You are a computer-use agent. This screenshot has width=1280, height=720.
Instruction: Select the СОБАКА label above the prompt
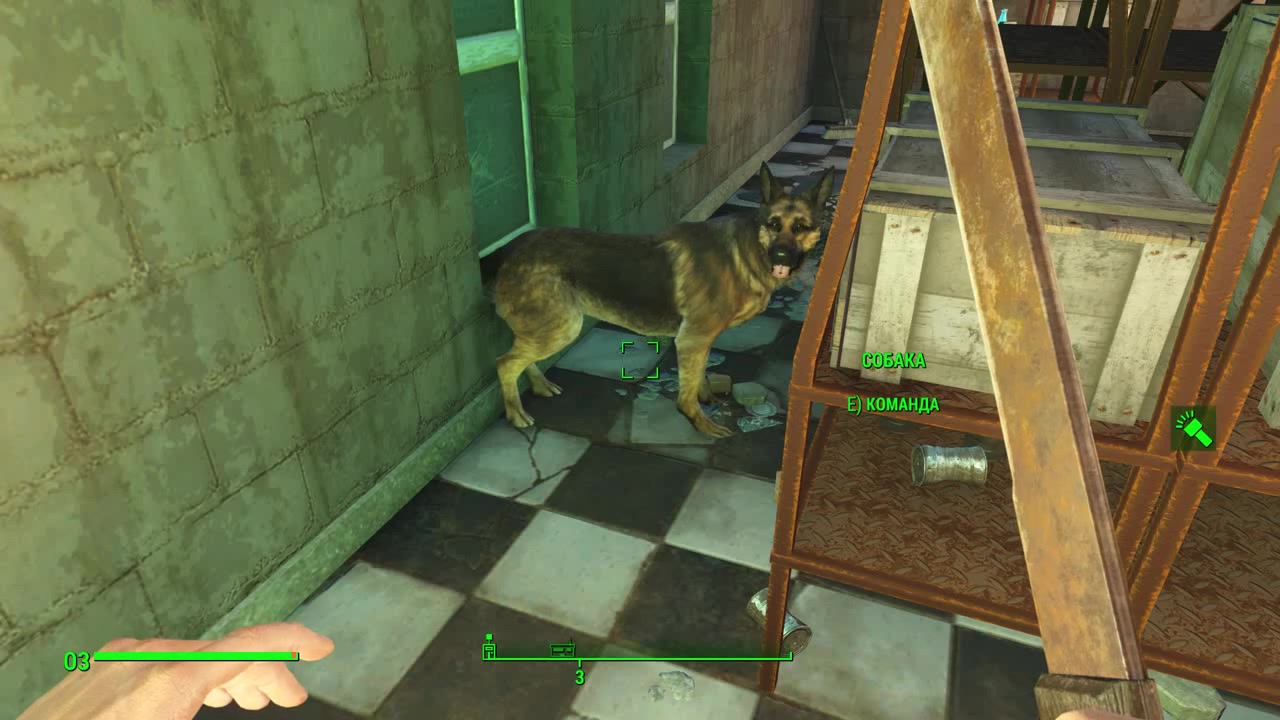(895, 361)
